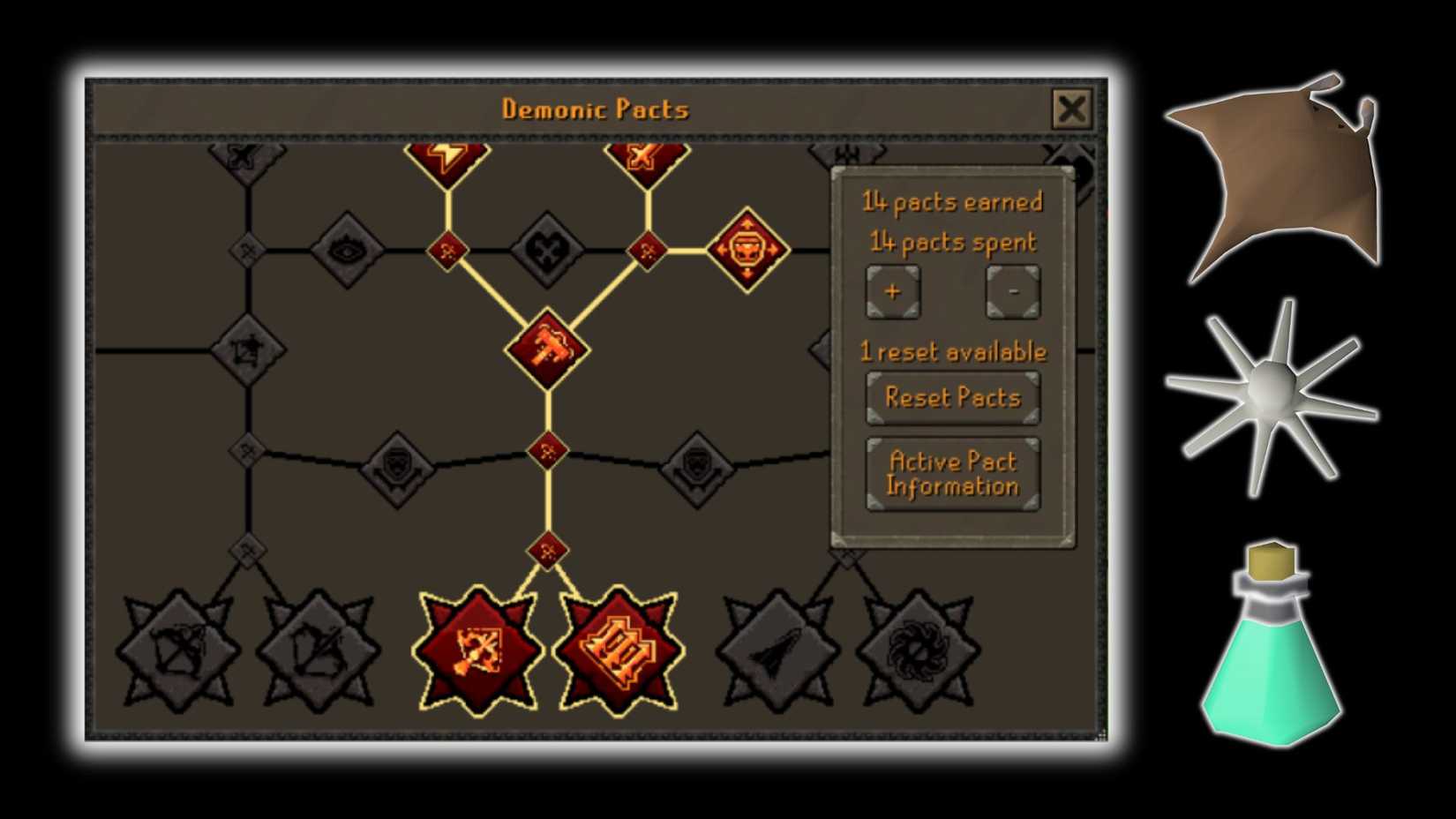Click the minus button to remove a pact
Screen dimensions: 1456x819
click(x=1013, y=292)
